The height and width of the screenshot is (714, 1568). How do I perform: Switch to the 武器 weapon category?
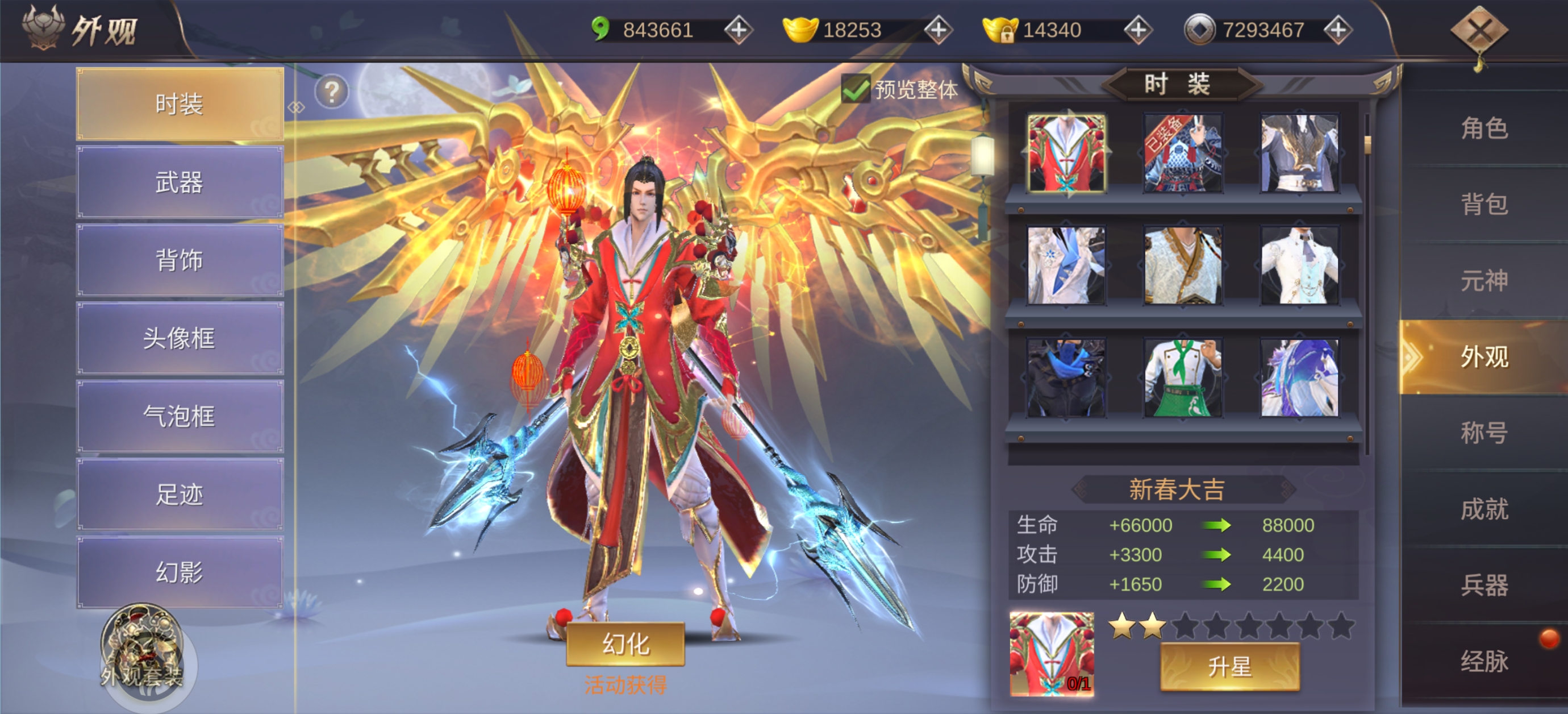[x=180, y=182]
